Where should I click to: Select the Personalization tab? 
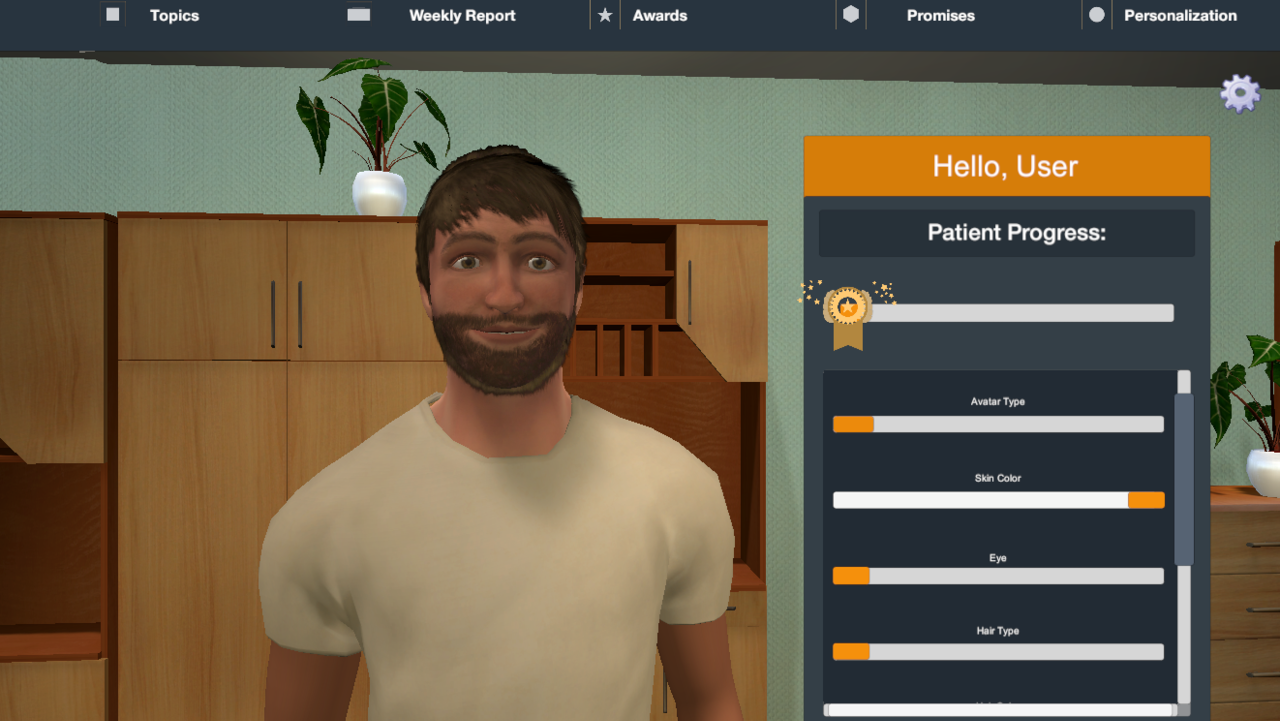[x=1180, y=16]
